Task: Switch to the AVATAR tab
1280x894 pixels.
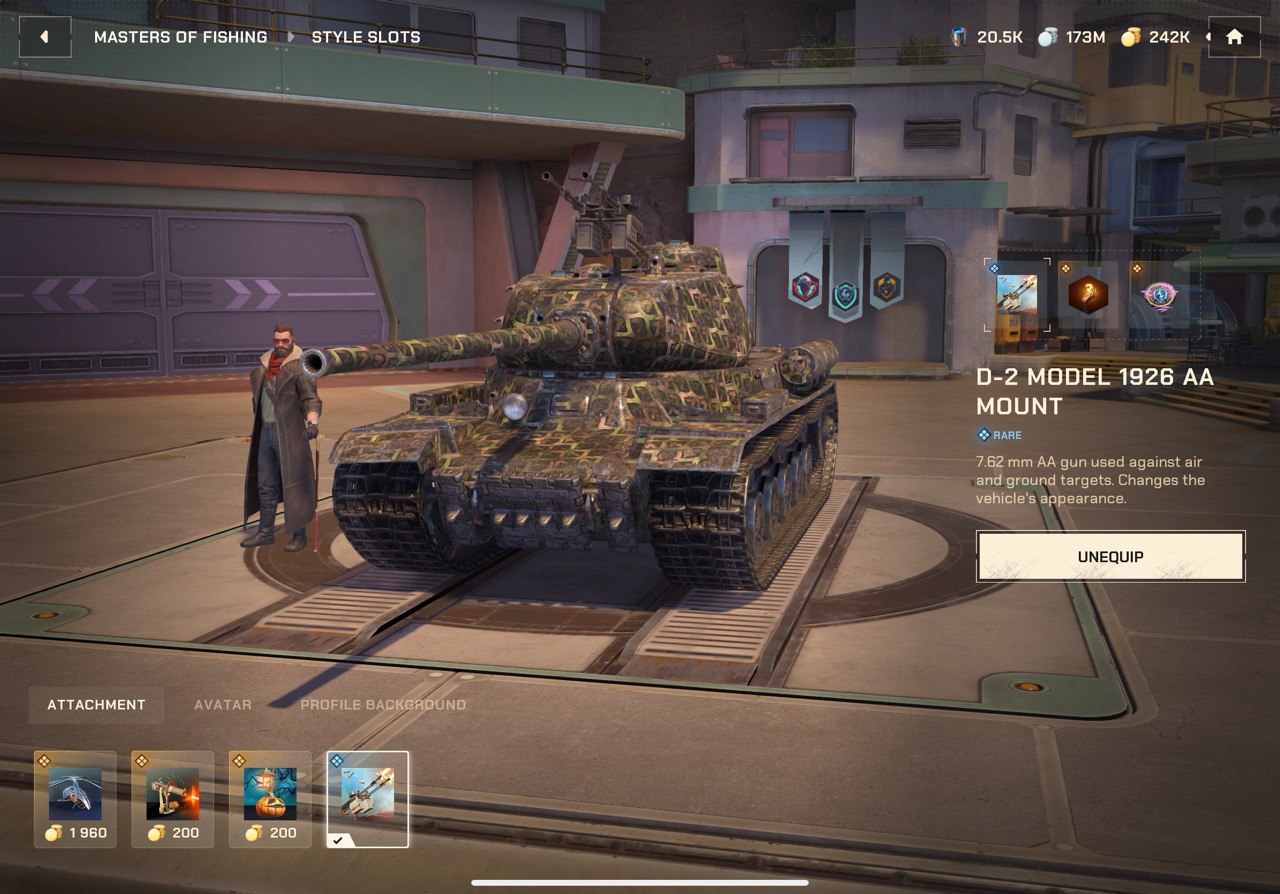Action: click(222, 704)
